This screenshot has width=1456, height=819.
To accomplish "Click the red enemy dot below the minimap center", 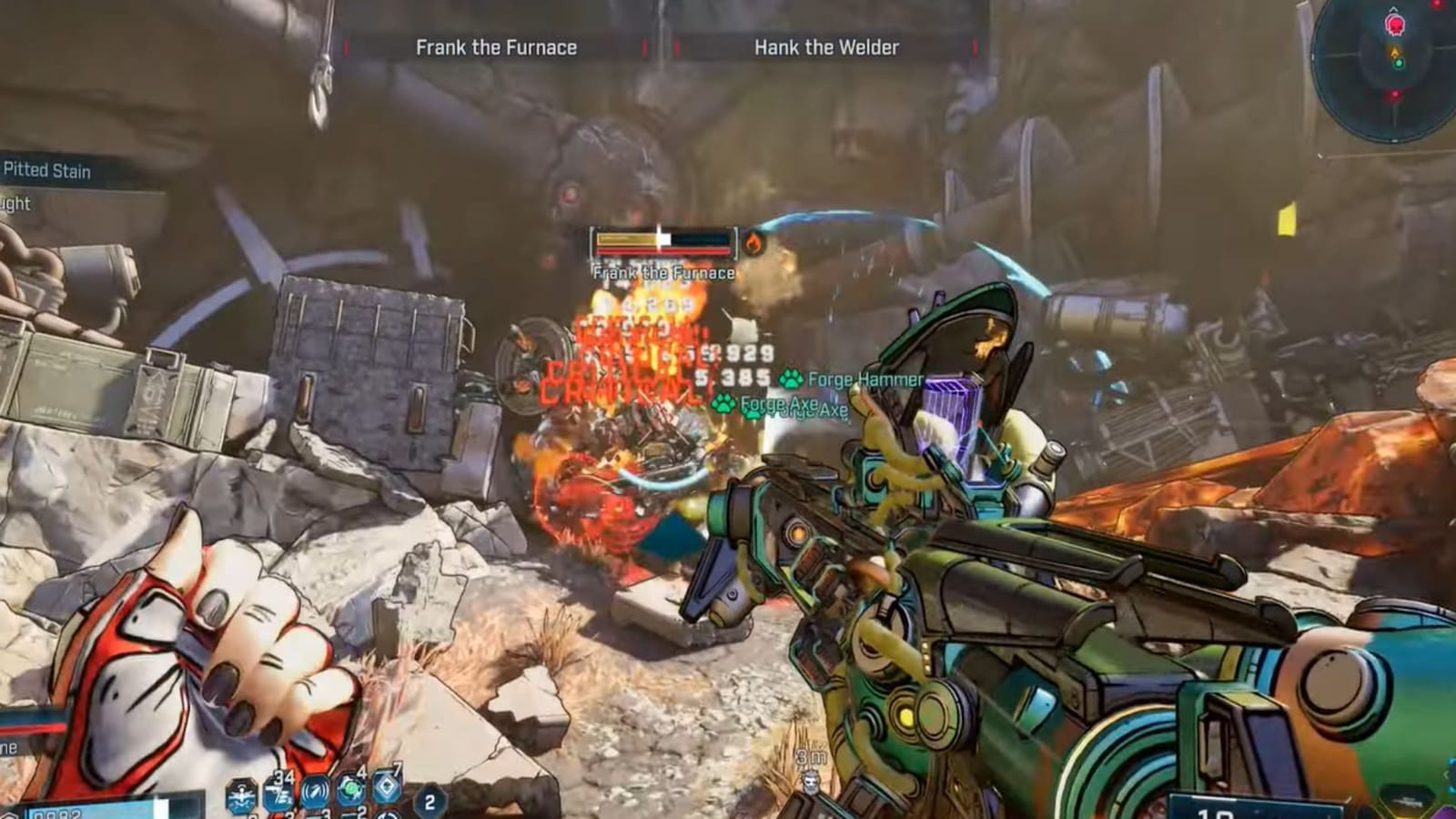I will point(1395,95).
